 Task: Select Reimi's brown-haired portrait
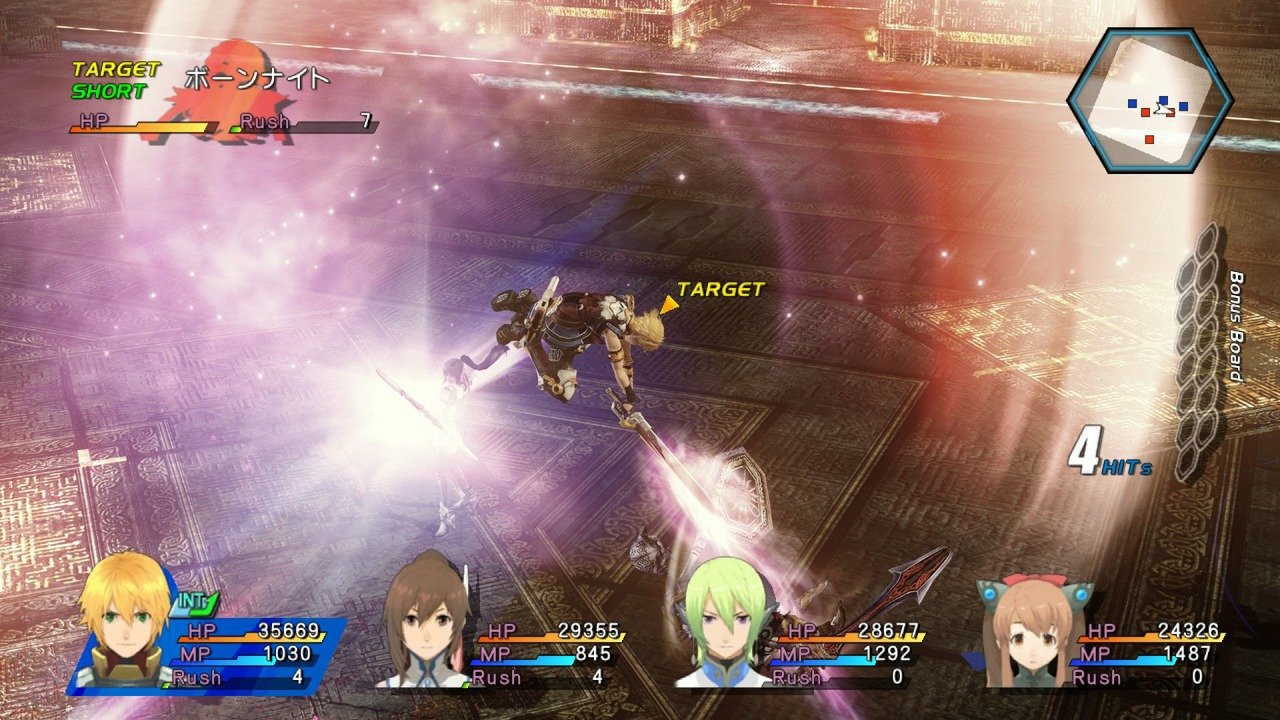click(x=425, y=625)
